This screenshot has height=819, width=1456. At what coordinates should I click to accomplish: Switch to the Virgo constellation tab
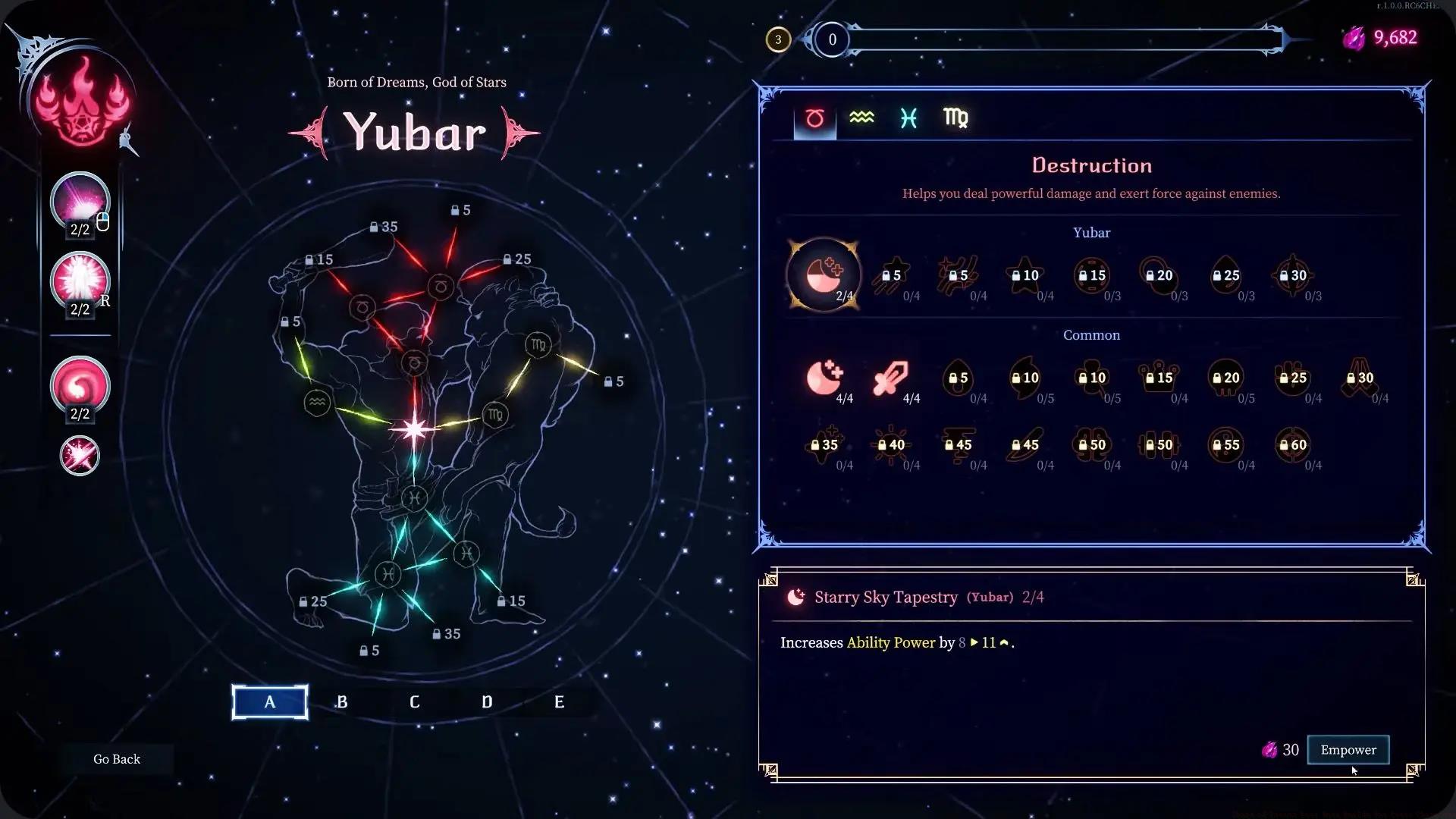955,118
